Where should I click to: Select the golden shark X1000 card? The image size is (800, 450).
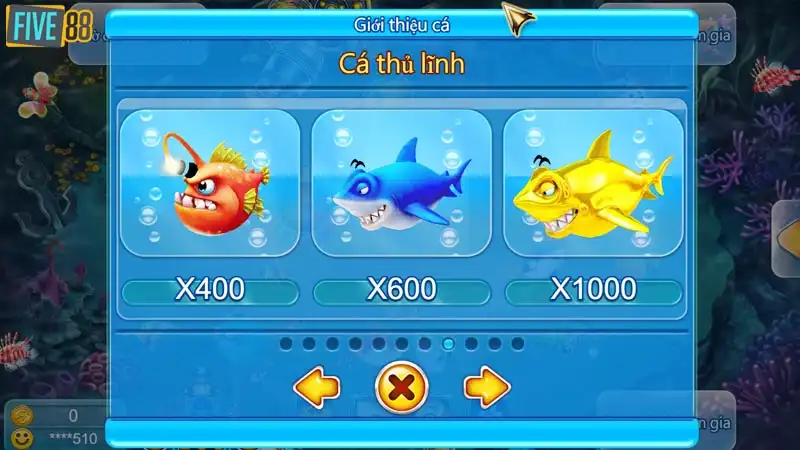click(593, 184)
